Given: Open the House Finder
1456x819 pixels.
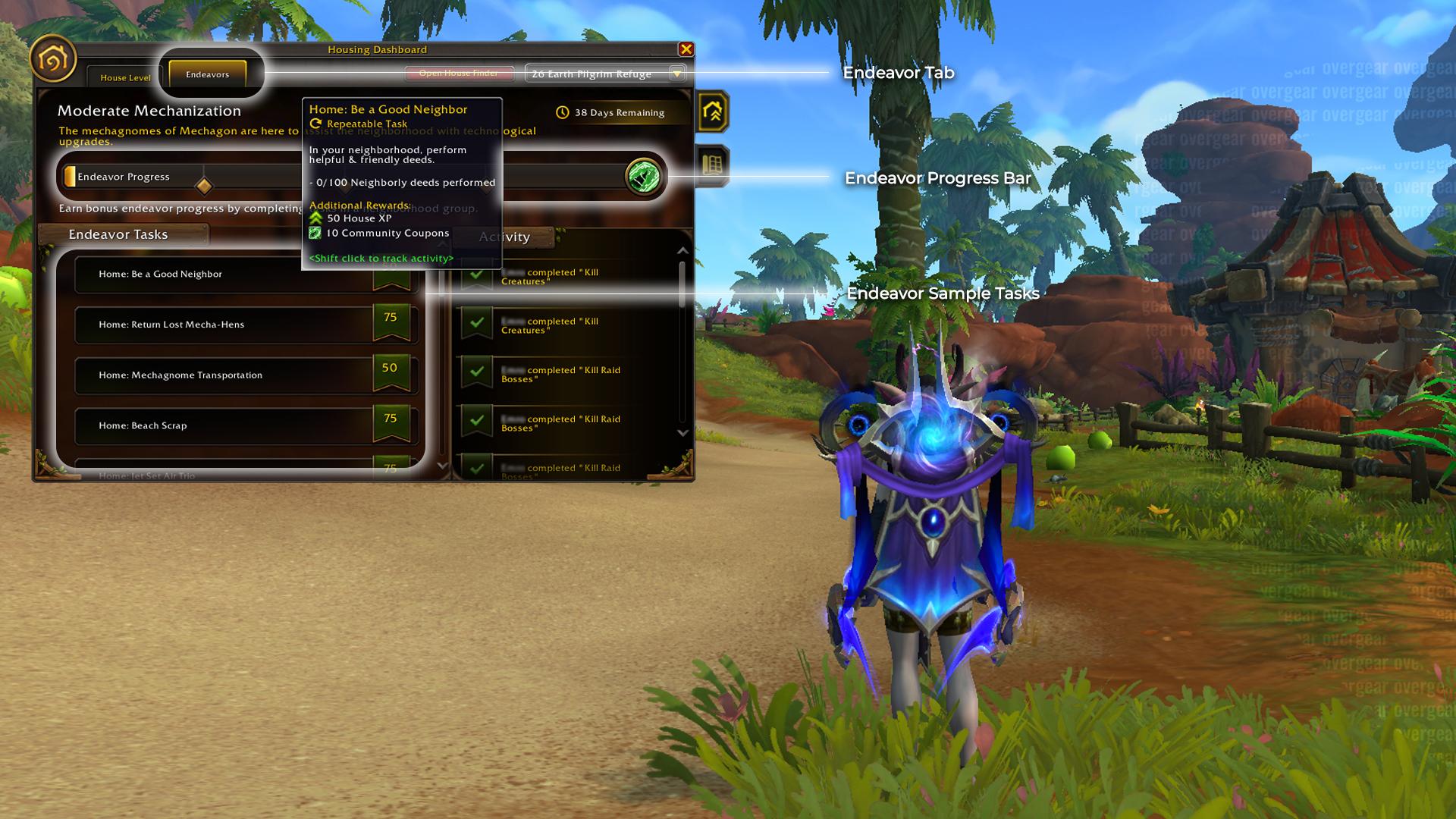Looking at the screenshot, I should 458,74.
